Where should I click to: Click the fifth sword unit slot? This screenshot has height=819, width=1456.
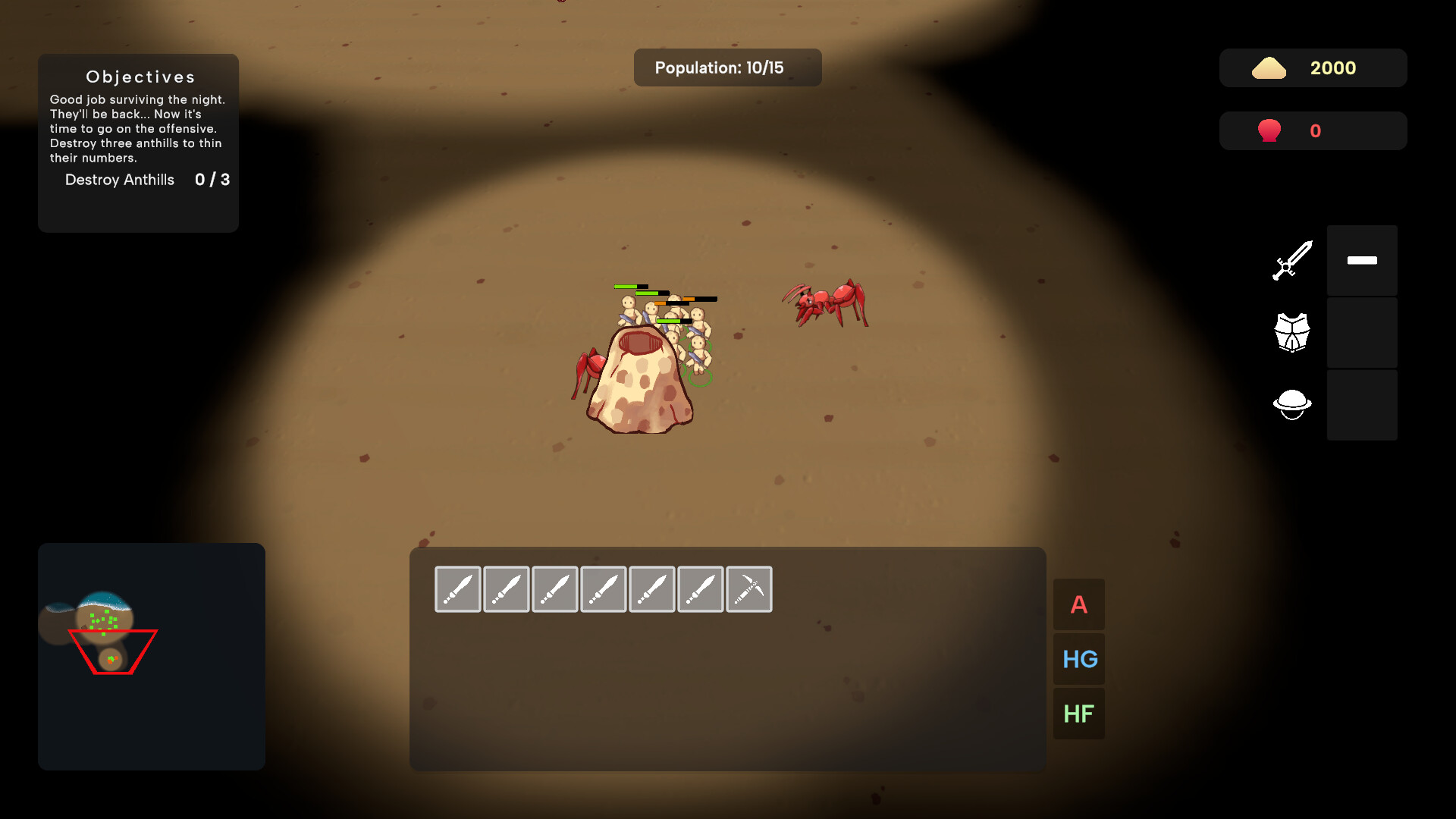pos(651,589)
